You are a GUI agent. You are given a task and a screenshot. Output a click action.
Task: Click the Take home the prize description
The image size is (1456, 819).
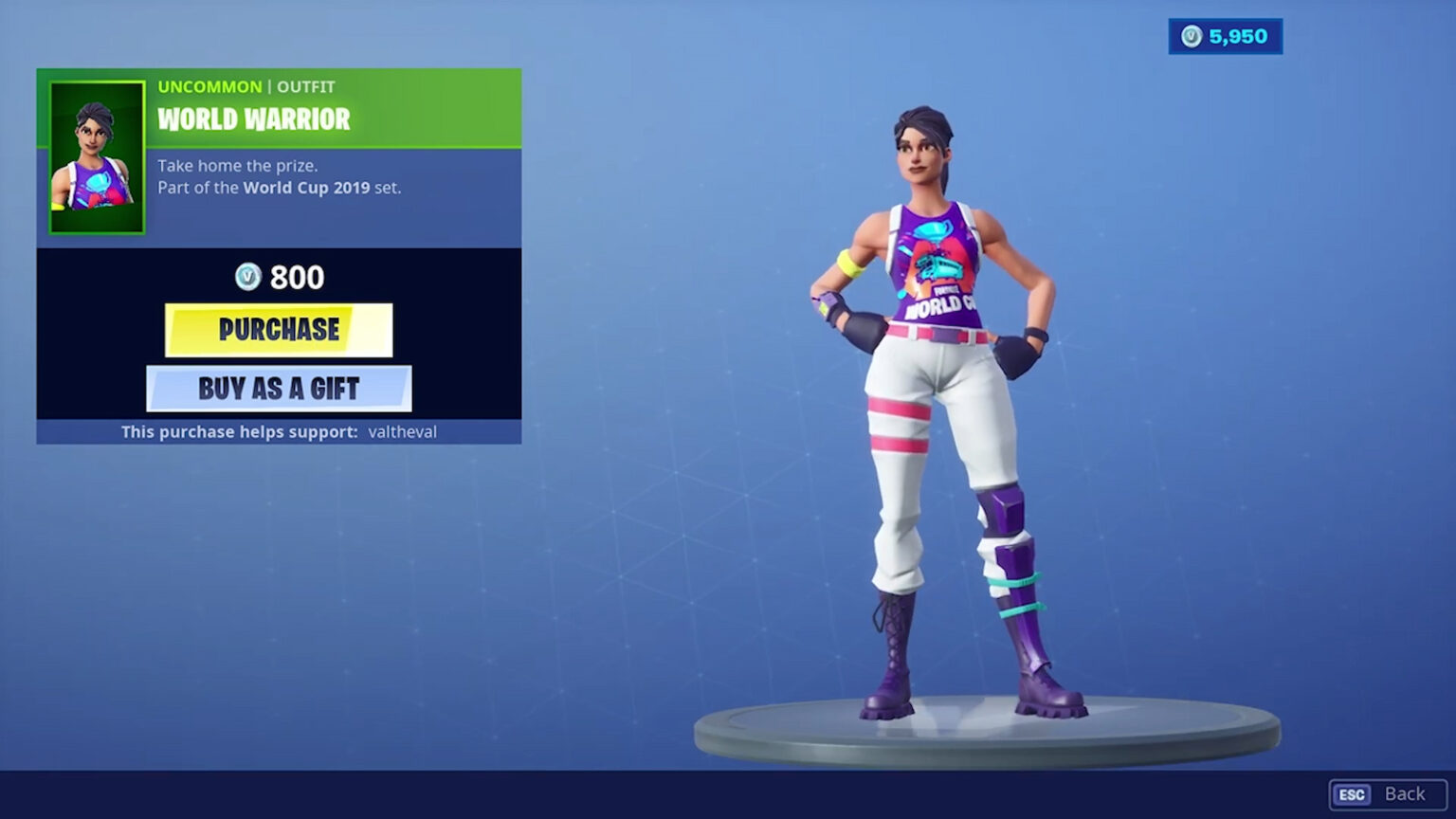pos(235,166)
